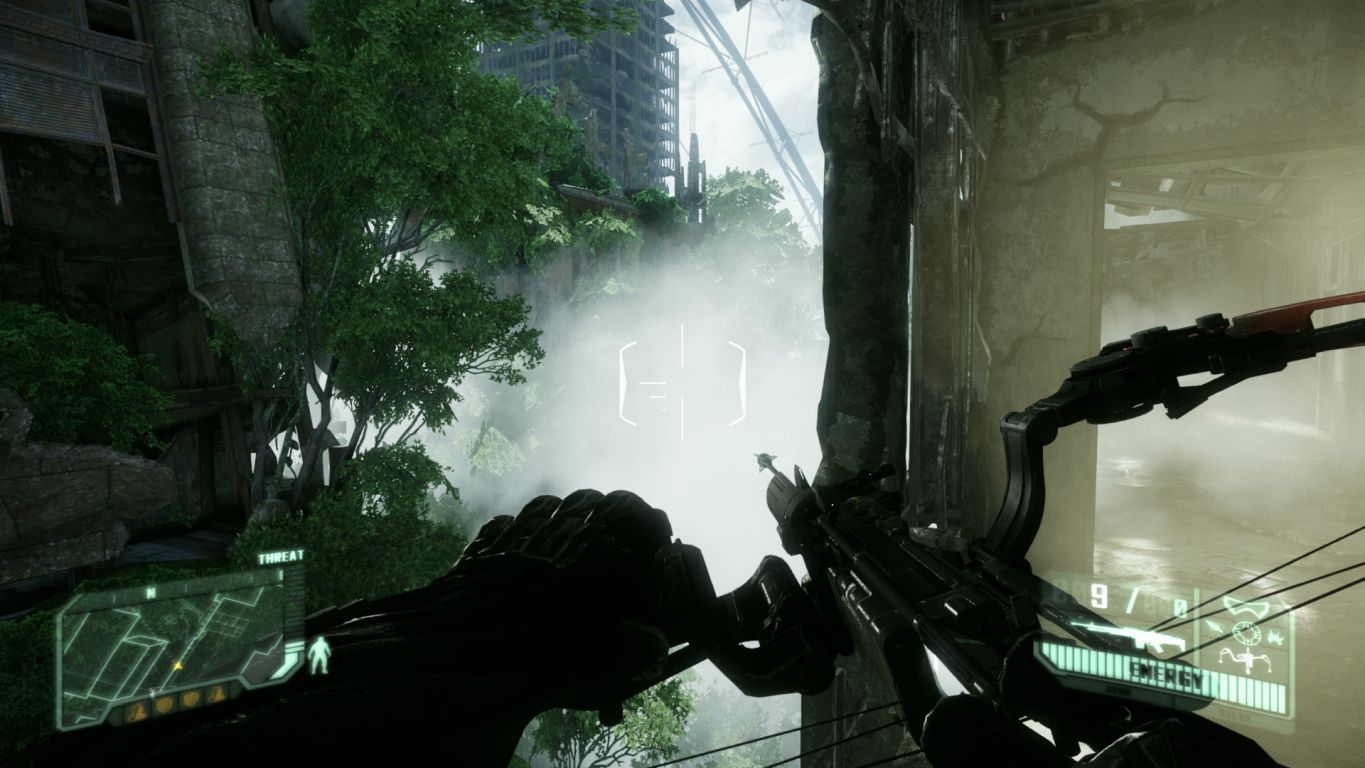Screen dimensions: 1365x768
Task: Select the first yellow suit module icon below the minimap
Action: tap(138, 709)
